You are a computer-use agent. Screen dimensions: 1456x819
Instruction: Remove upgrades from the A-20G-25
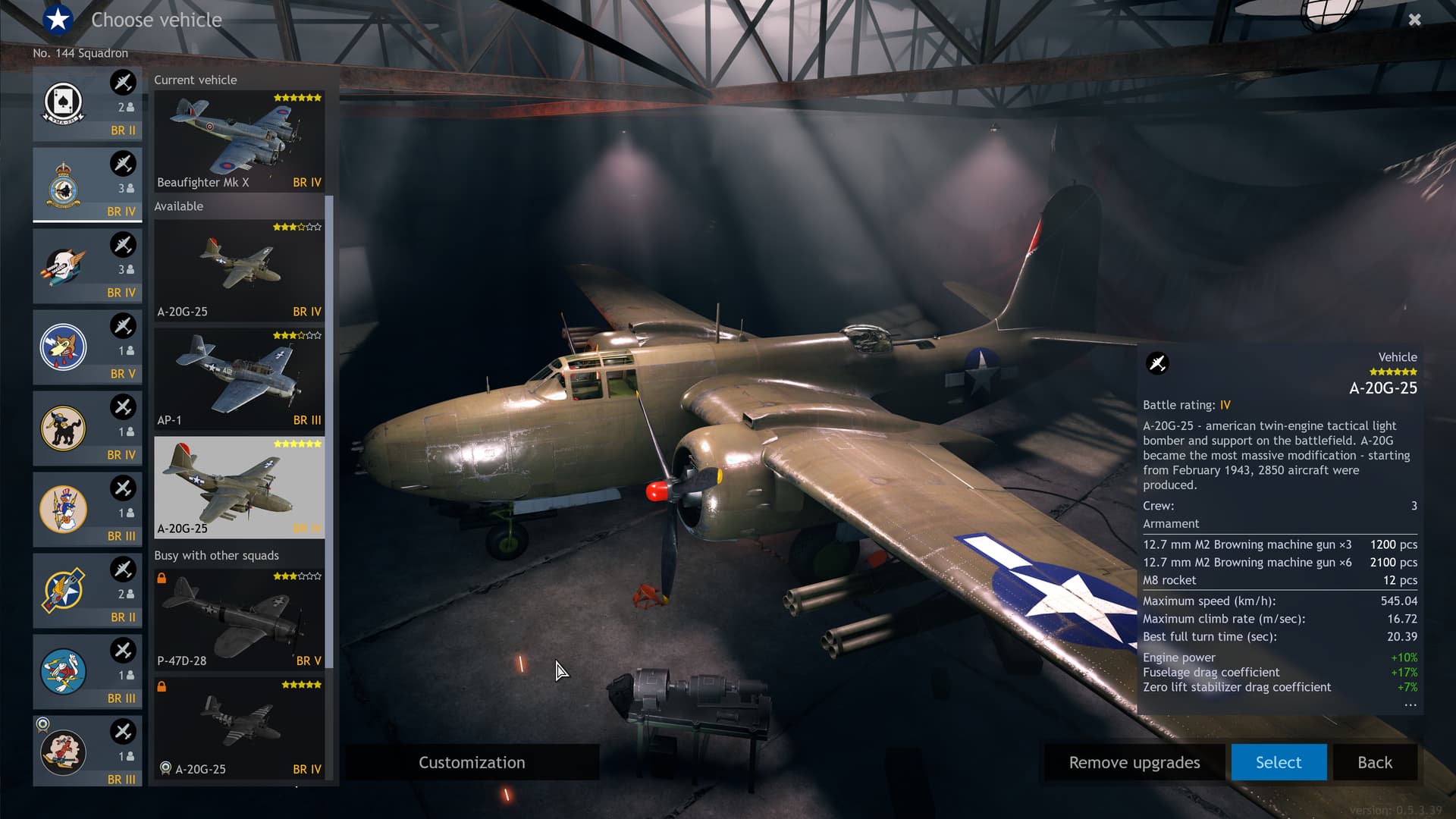tap(1134, 762)
